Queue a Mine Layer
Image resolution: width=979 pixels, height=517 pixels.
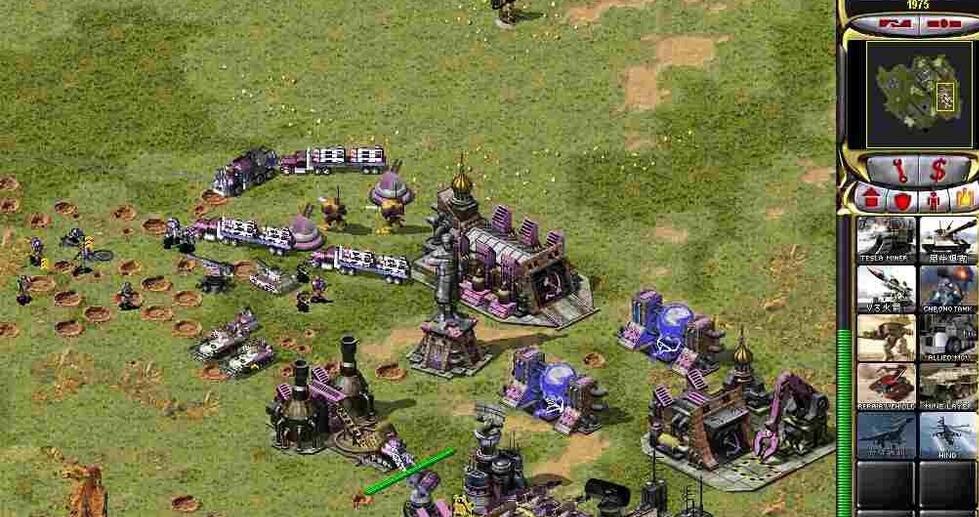947,386
